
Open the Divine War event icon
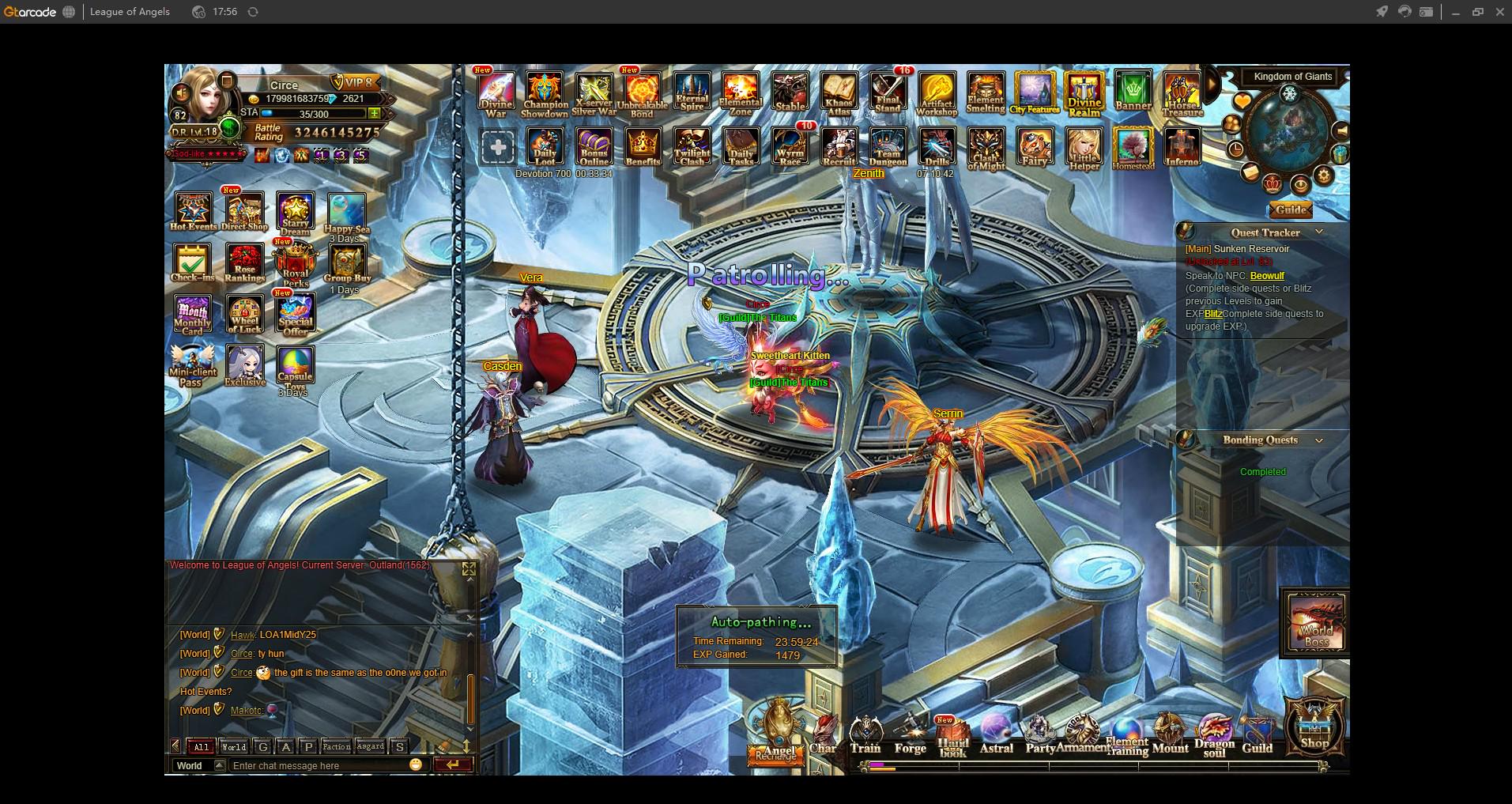pos(496,95)
